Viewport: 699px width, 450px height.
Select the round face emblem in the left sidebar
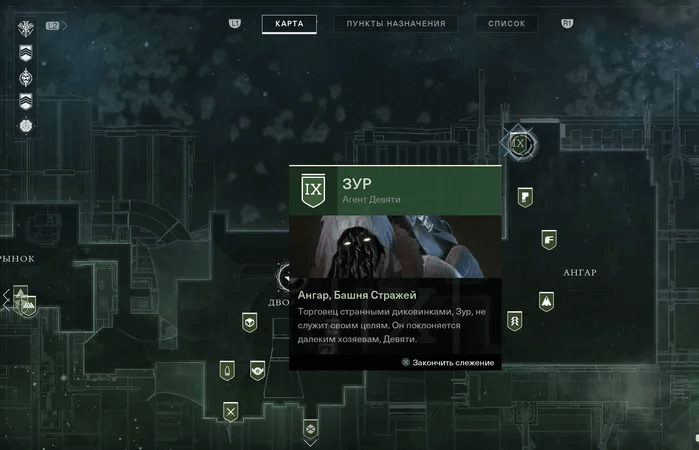[26, 76]
